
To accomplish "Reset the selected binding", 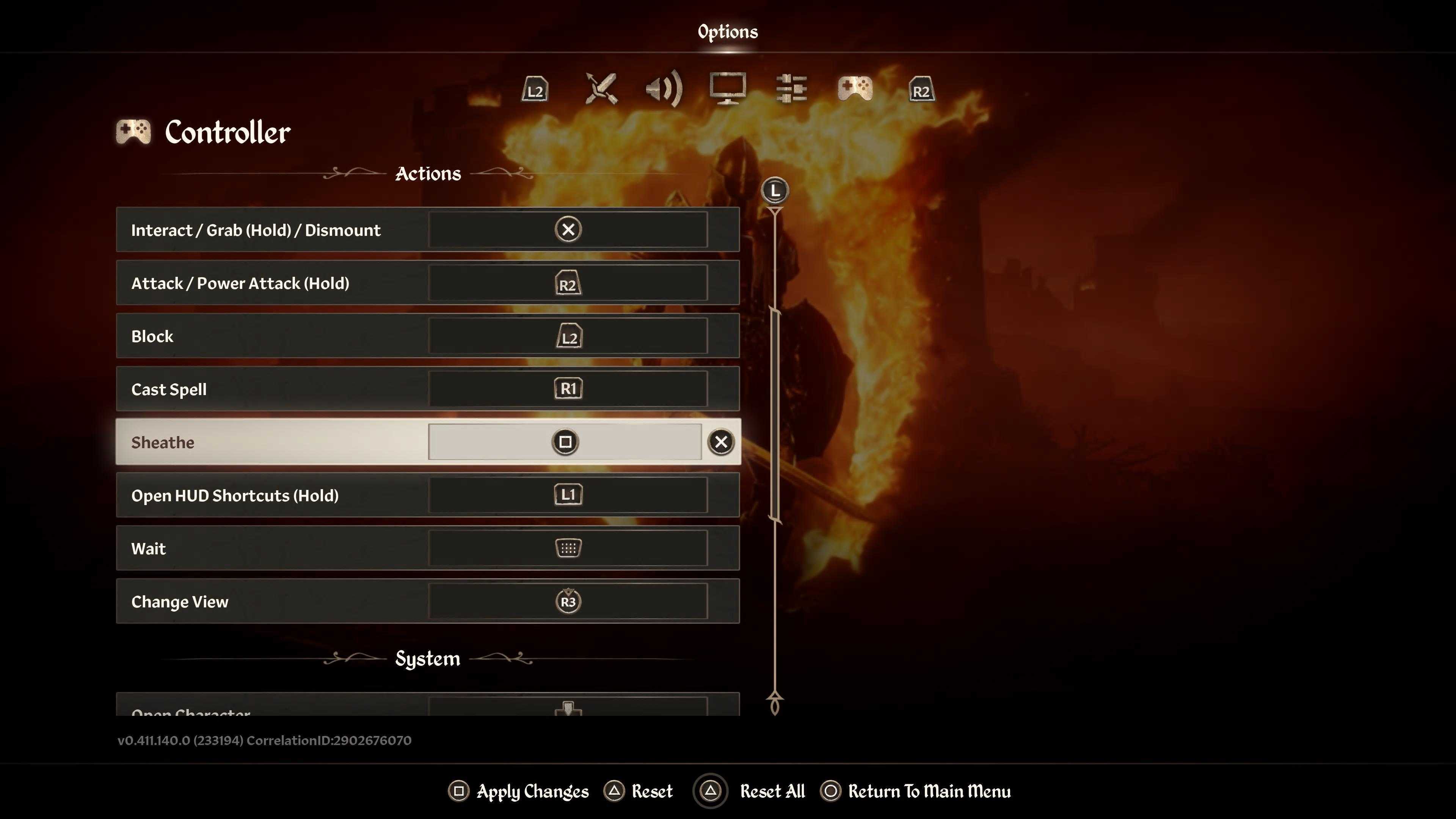I will pyautogui.click(x=639, y=791).
